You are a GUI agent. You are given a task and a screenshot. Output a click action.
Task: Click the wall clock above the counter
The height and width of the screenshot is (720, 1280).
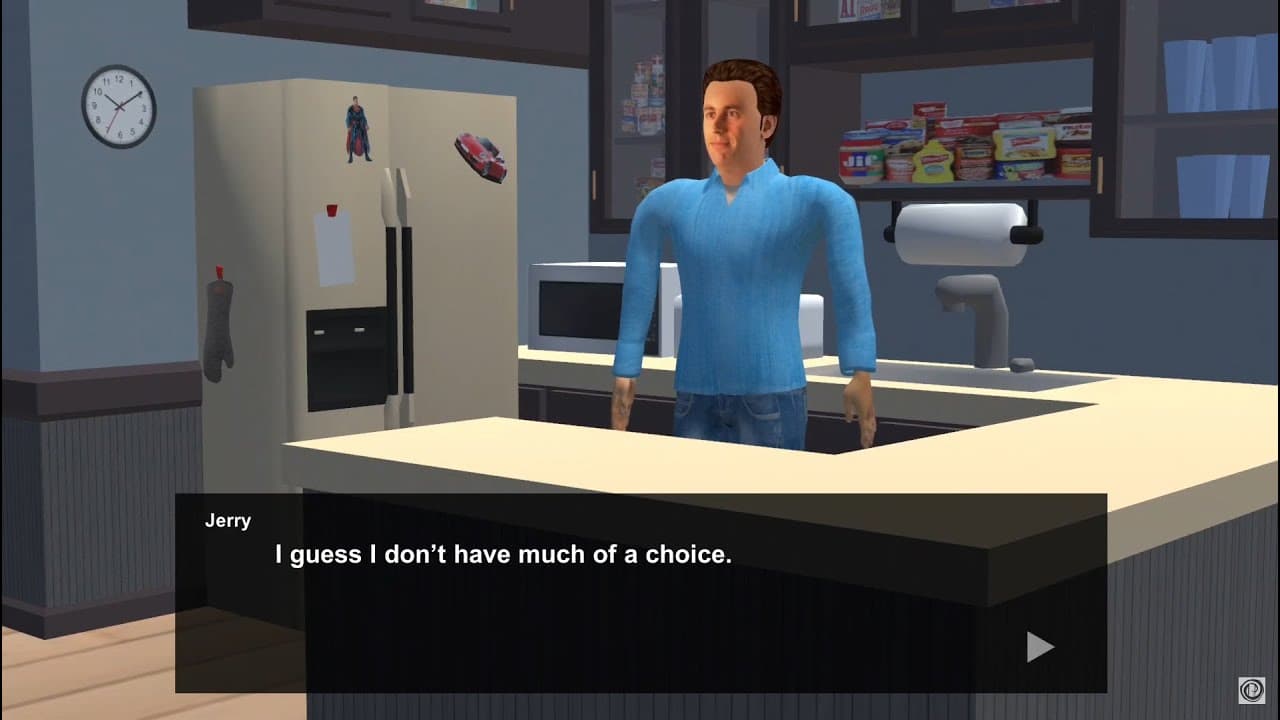tap(119, 106)
